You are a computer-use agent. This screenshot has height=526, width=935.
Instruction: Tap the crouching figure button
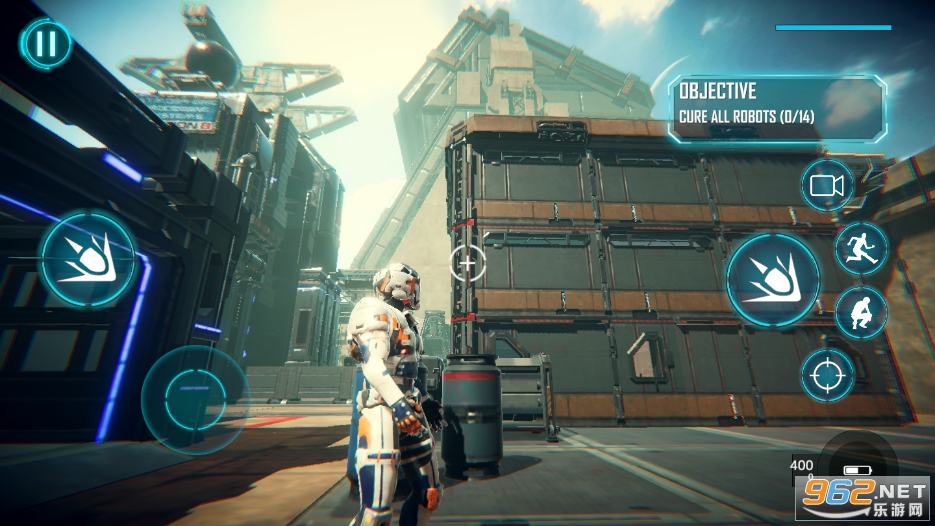(x=860, y=312)
